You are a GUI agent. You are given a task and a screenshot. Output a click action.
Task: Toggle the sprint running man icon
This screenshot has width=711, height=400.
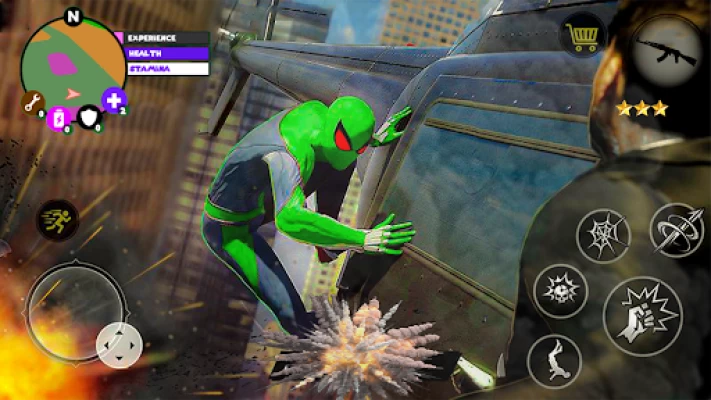[57, 220]
